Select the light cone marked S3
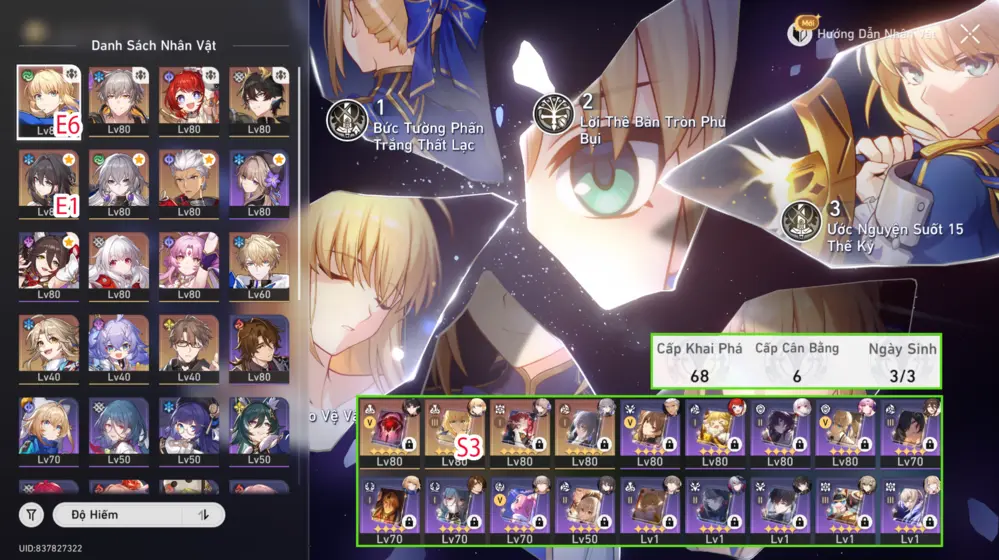This screenshot has height=560, width=999. pos(454,434)
